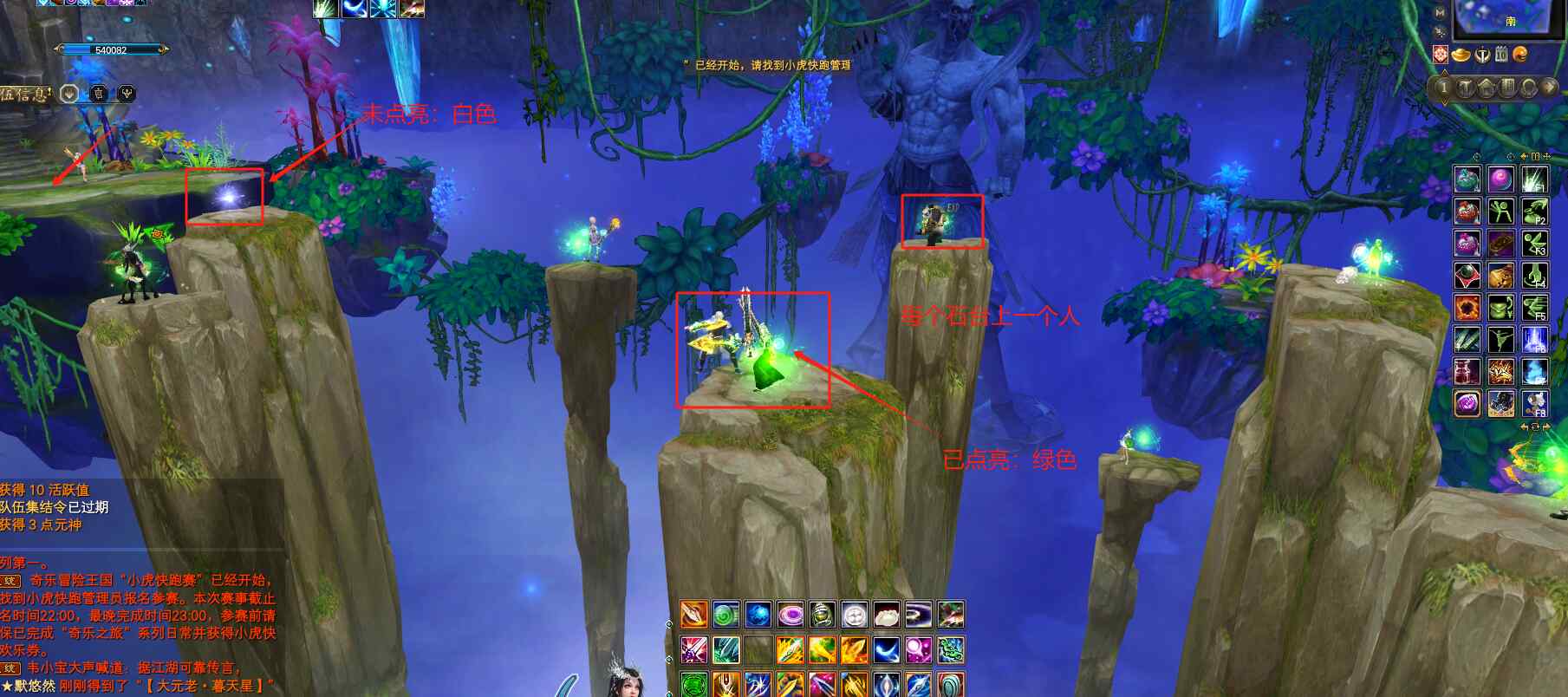Image resolution: width=1568 pixels, height=697 pixels.
Task: Expand the round arrow menu button
Action: tap(1548, 87)
